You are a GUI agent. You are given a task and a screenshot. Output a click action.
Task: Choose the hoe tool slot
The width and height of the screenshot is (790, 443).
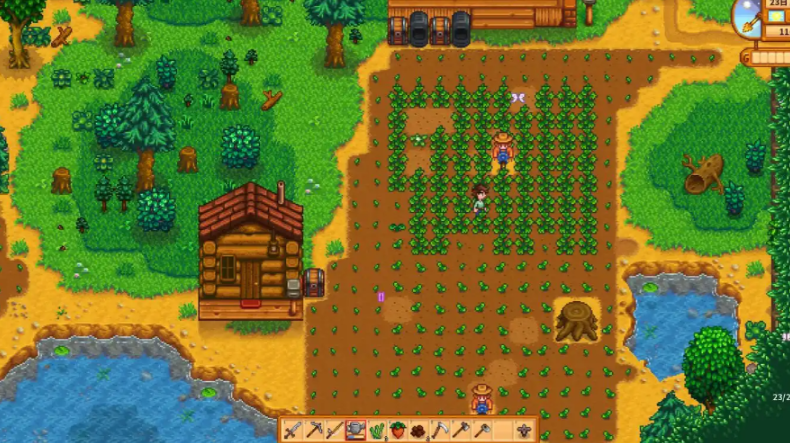(481, 431)
